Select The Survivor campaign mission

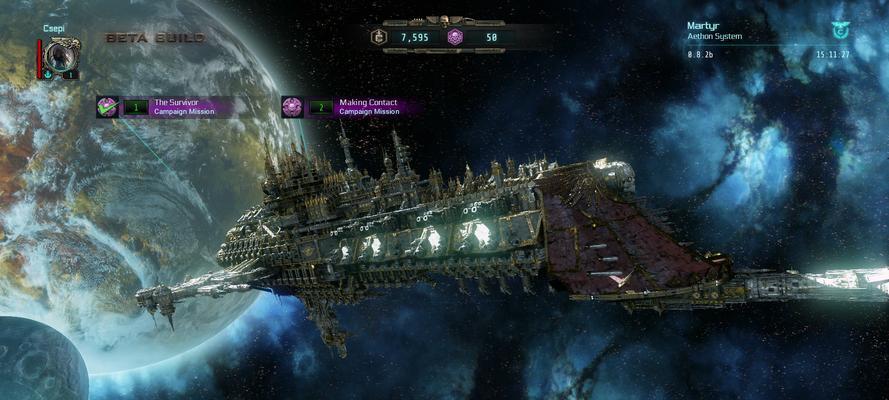[x=175, y=107]
